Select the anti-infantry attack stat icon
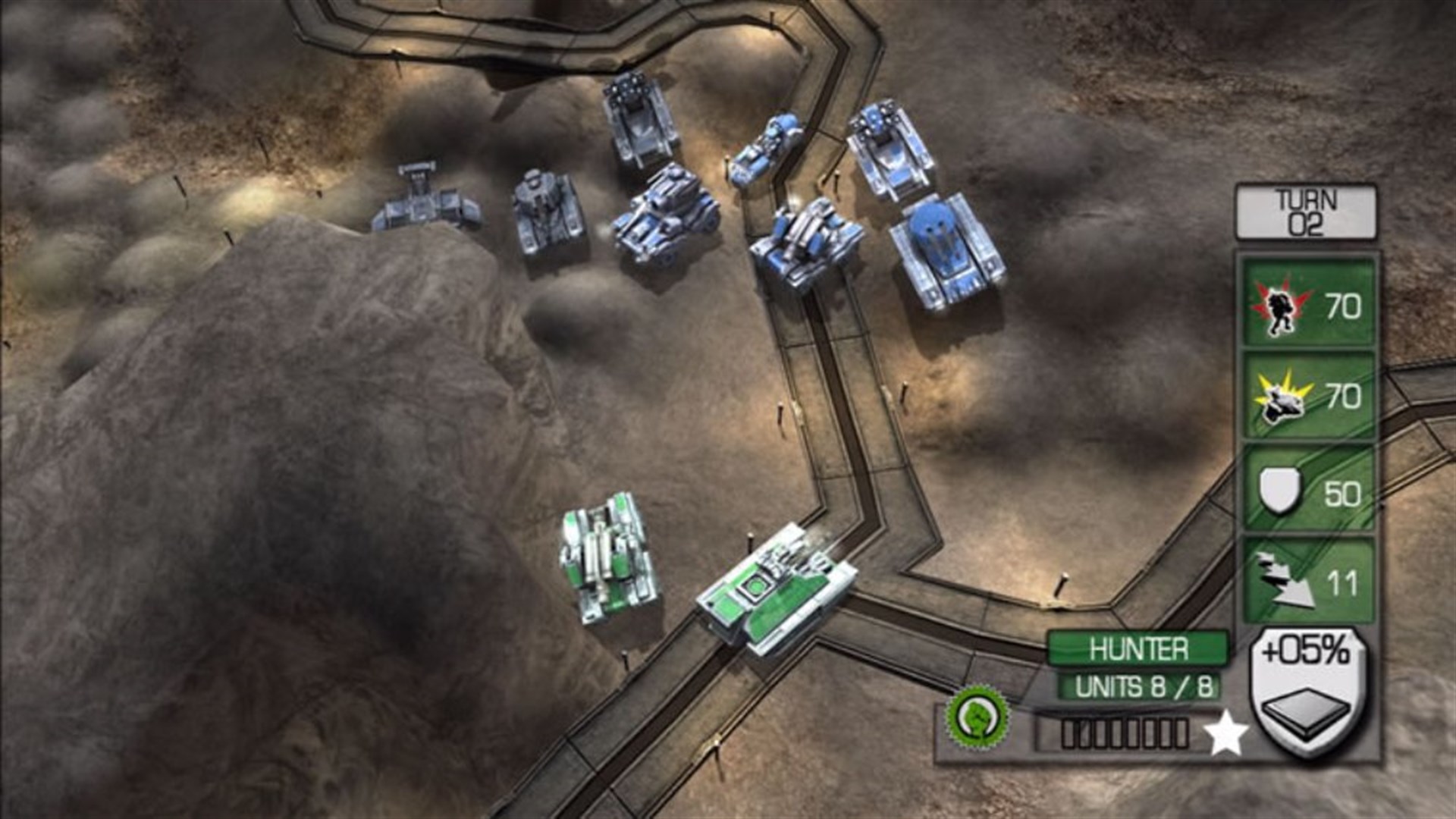The width and height of the screenshot is (1456, 819). tap(1282, 309)
